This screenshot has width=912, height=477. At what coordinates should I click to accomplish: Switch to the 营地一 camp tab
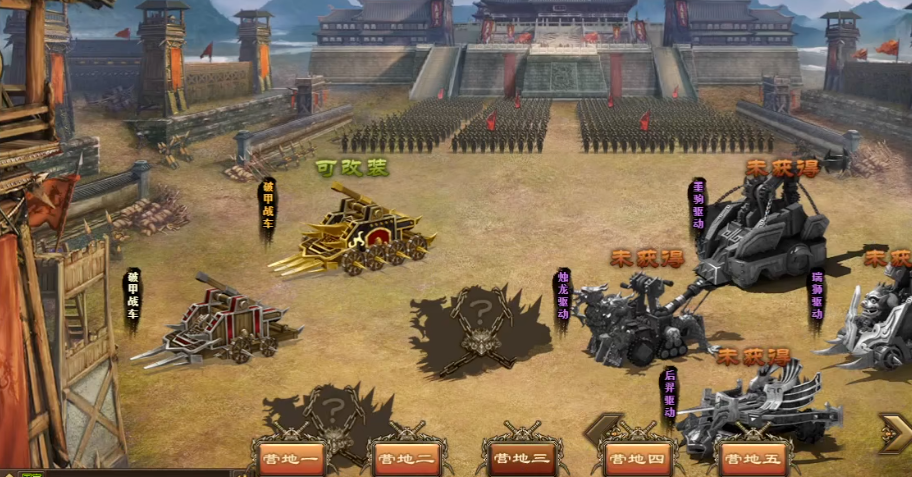click(289, 460)
